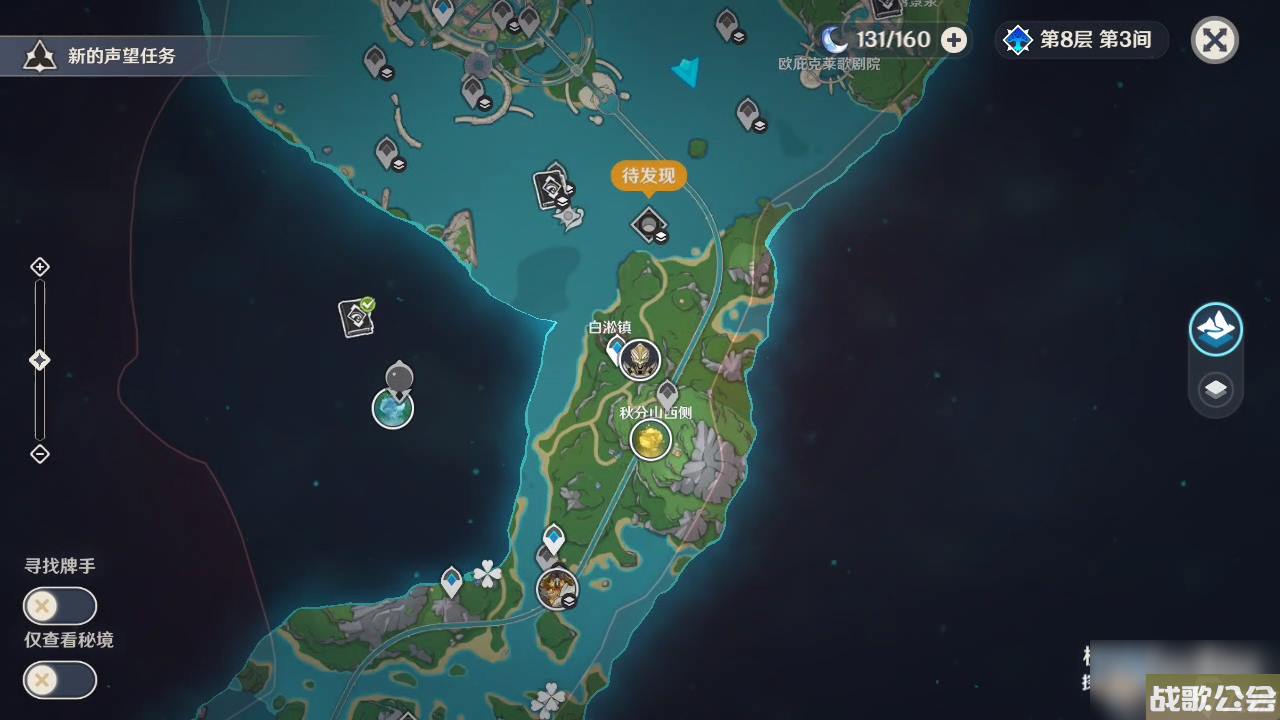1280x720 pixels.
Task: Switch on the surface map layer toggle
Action: point(1216,328)
